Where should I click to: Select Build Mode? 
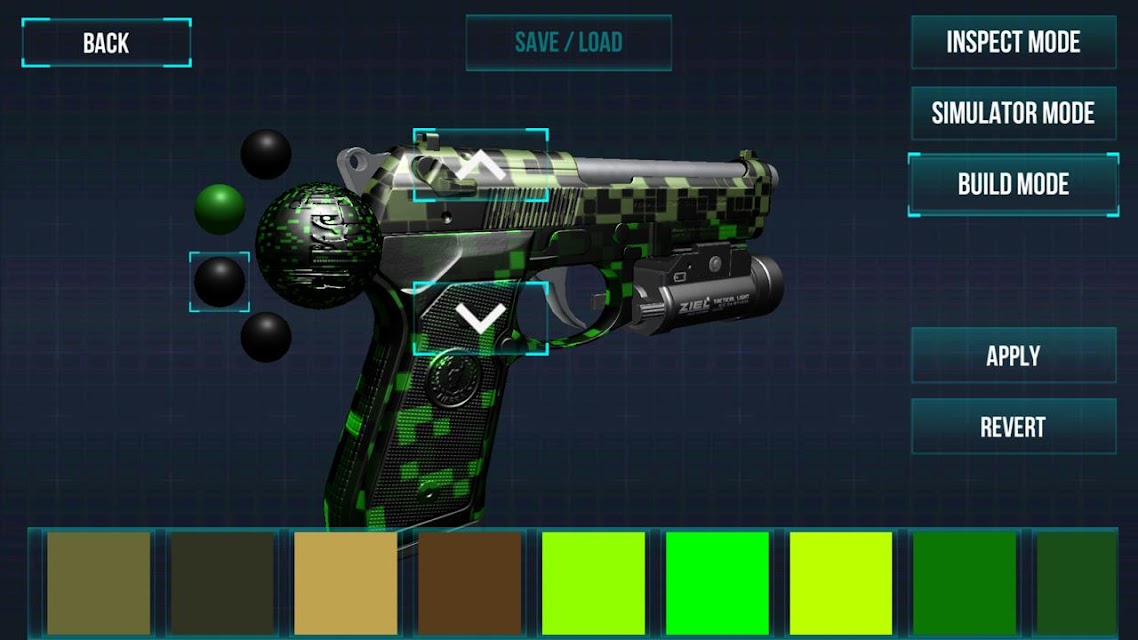click(x=1013, y=184)
